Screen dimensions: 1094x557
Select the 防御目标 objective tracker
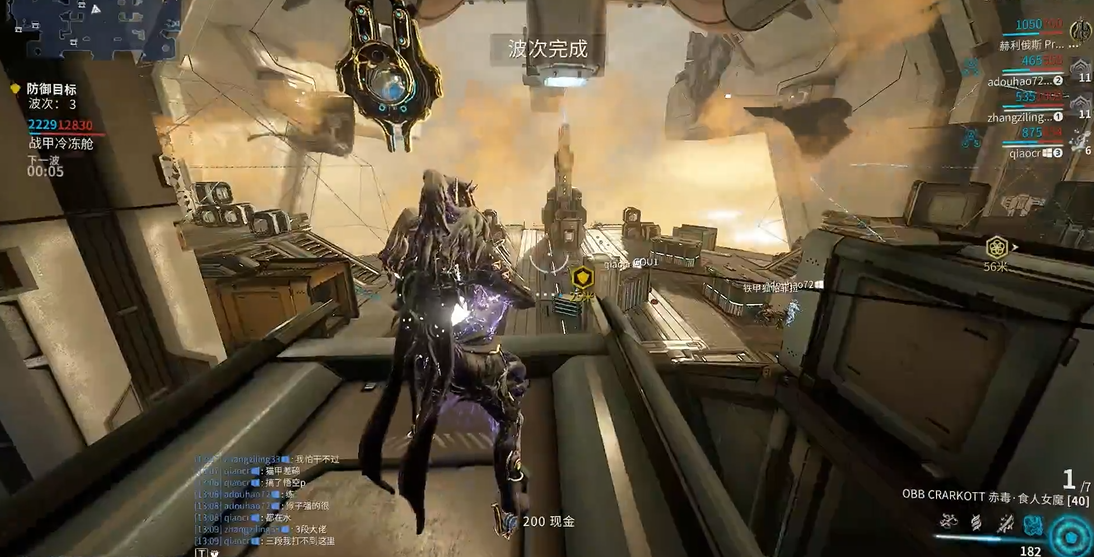pyautogui.click(x=51, y=89)
